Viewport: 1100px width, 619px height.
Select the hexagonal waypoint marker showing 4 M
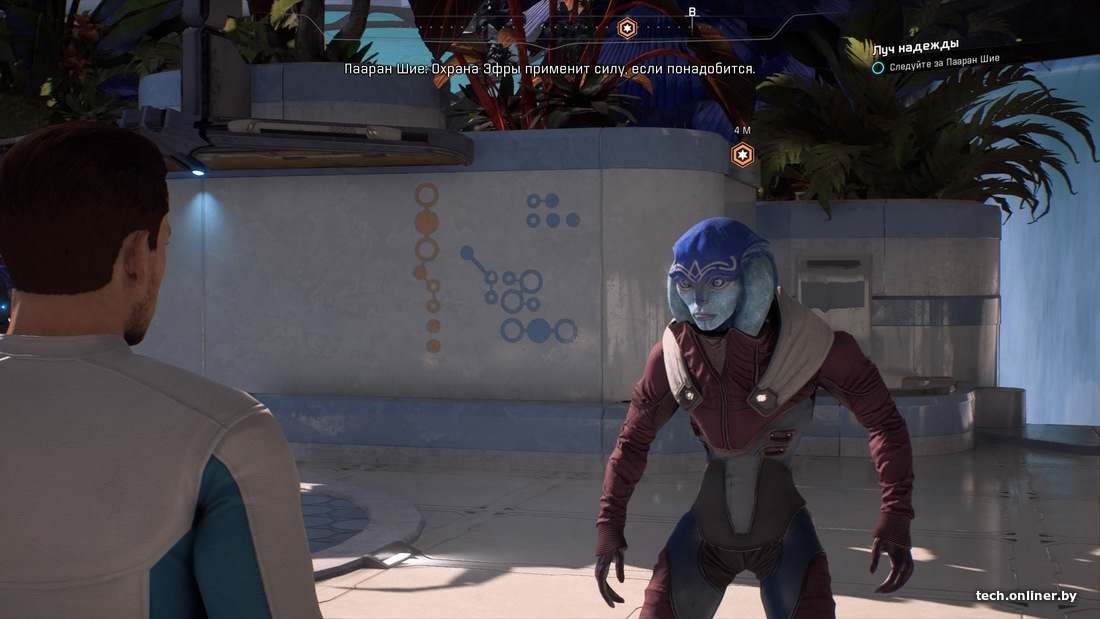coord(743,154)
